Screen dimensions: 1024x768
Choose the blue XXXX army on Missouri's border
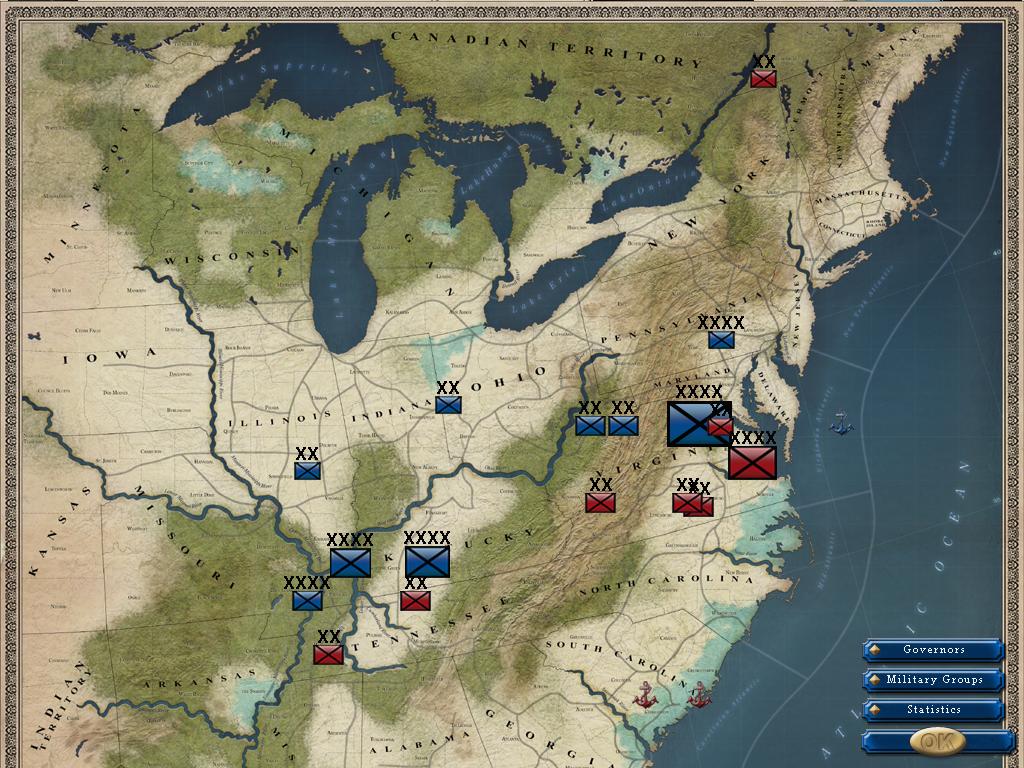pyautogui.click(x=307, y=600)
